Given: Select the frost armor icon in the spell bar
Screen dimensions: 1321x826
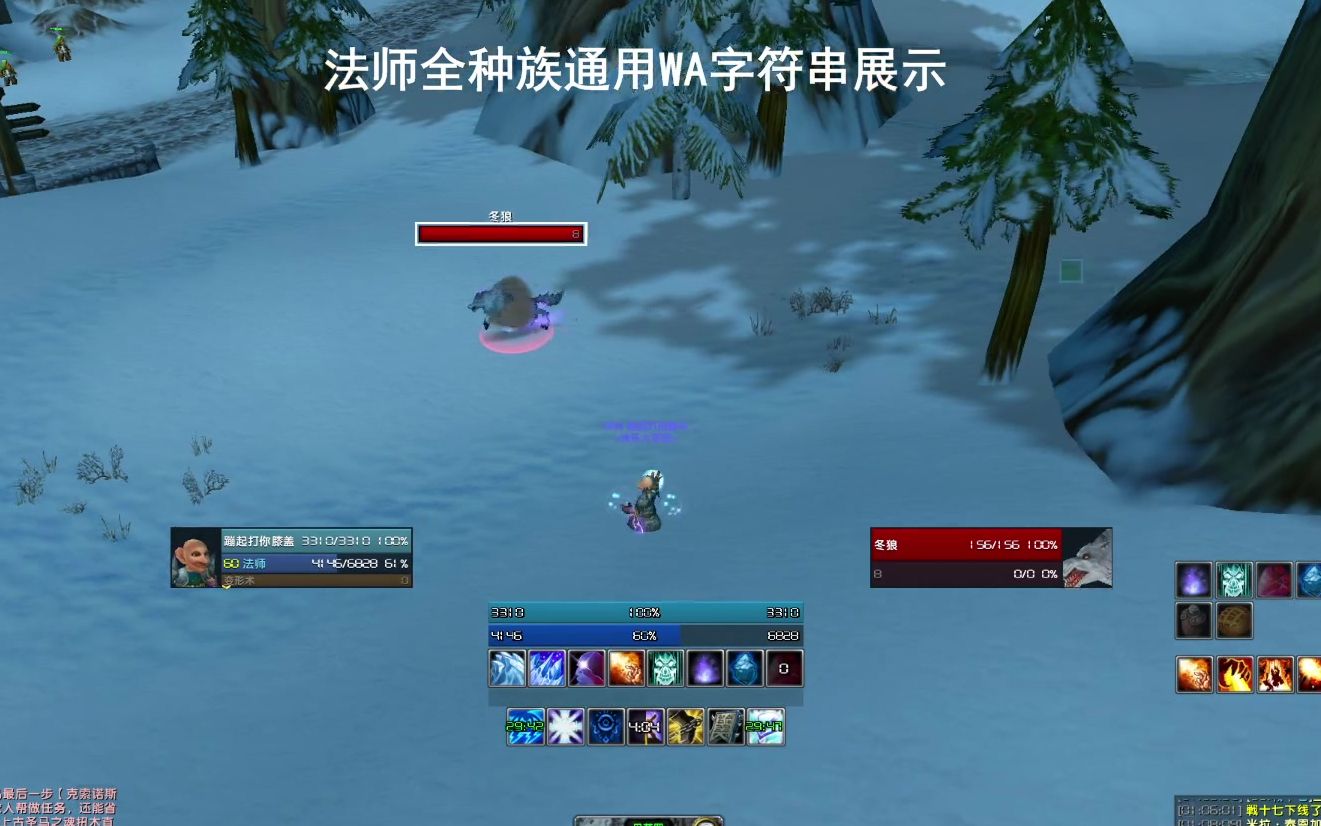Looking at the screenshot, I should 507,668.
